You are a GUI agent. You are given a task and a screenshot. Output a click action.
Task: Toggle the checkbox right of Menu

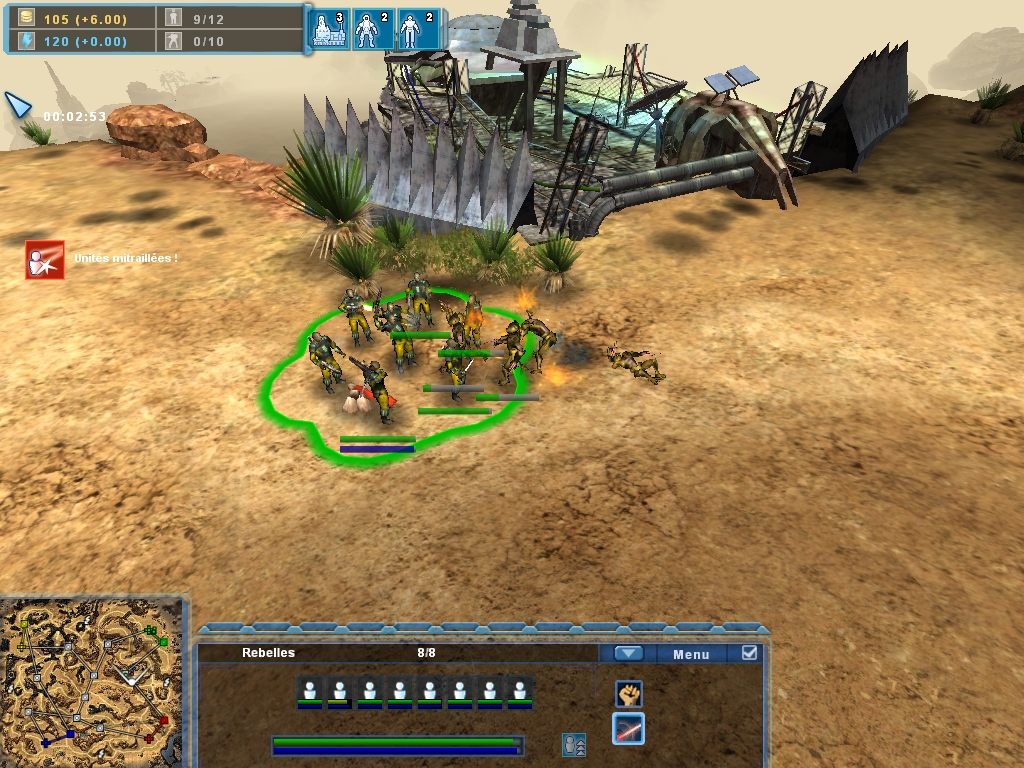tap(749, 653)
